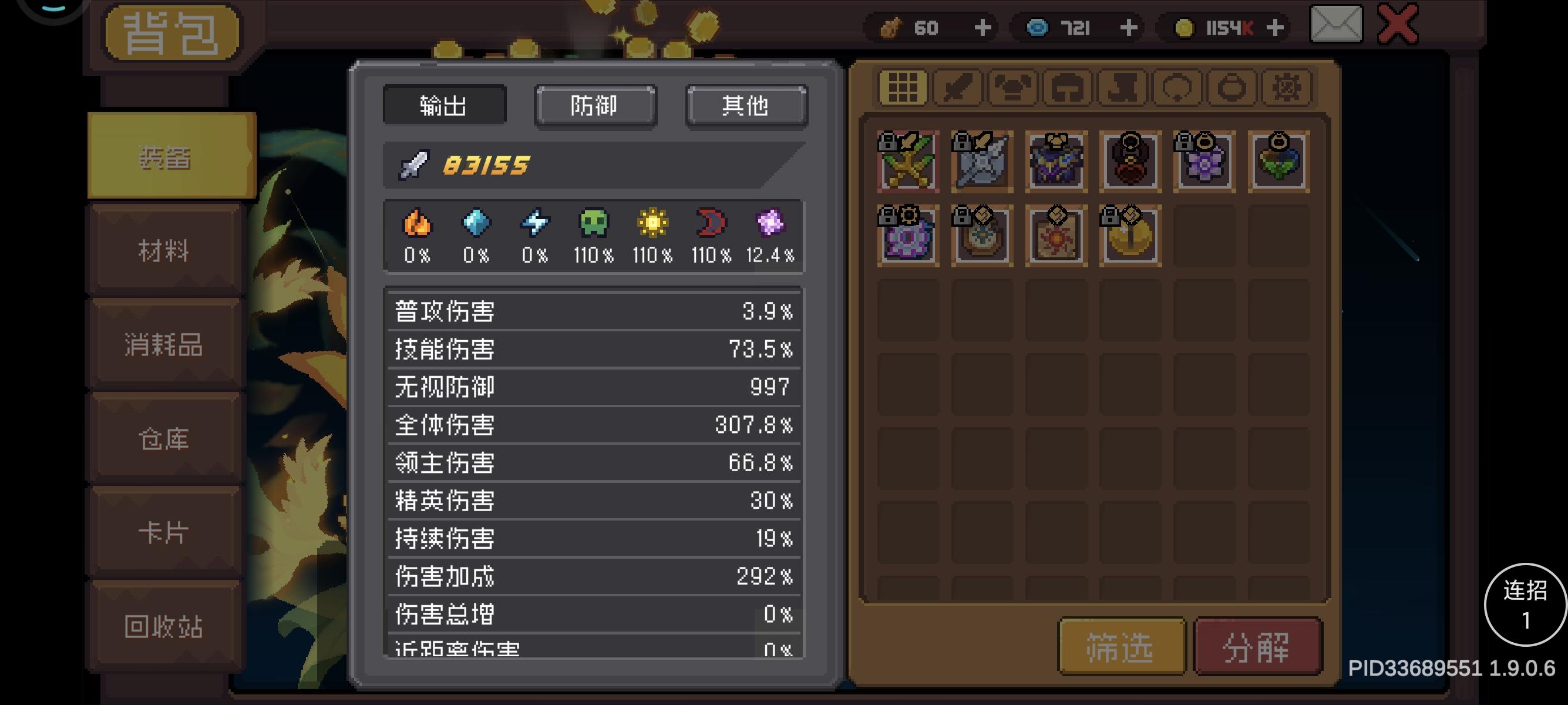Select the purple flower ring item
1568x705 pixels.
coord(1204,162)
